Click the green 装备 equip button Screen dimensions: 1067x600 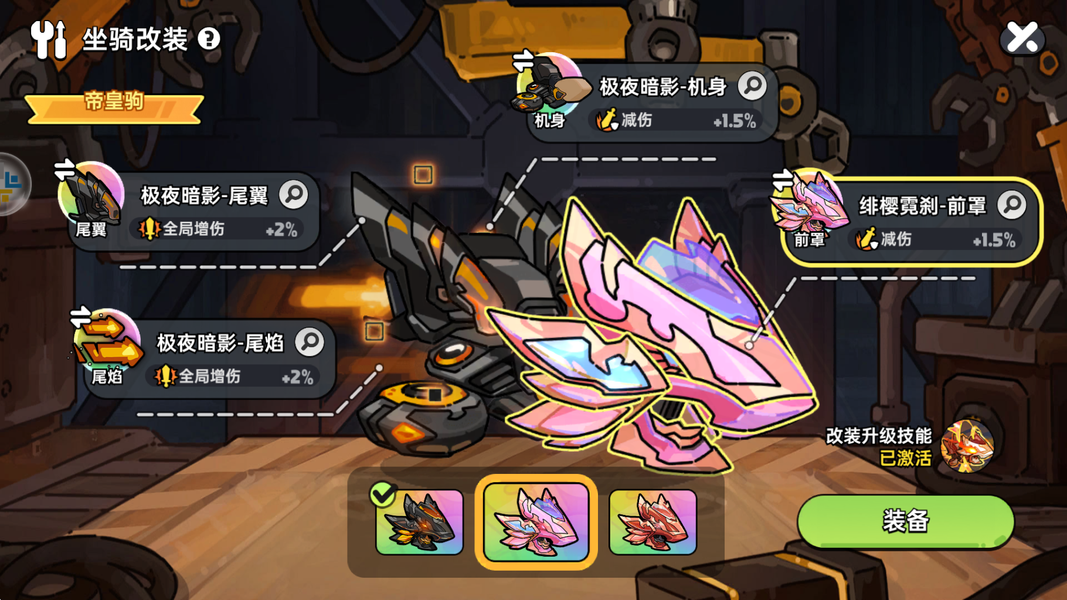coord(905,521)
